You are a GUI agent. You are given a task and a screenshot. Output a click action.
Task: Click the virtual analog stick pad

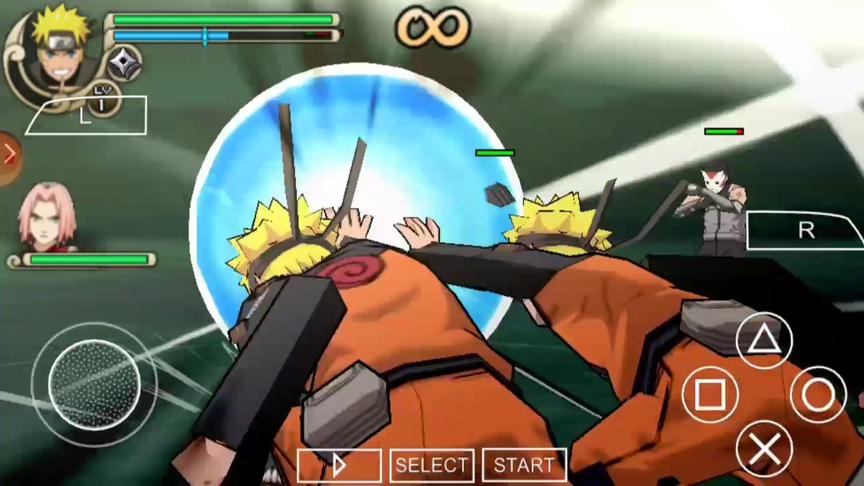[94, 383]
